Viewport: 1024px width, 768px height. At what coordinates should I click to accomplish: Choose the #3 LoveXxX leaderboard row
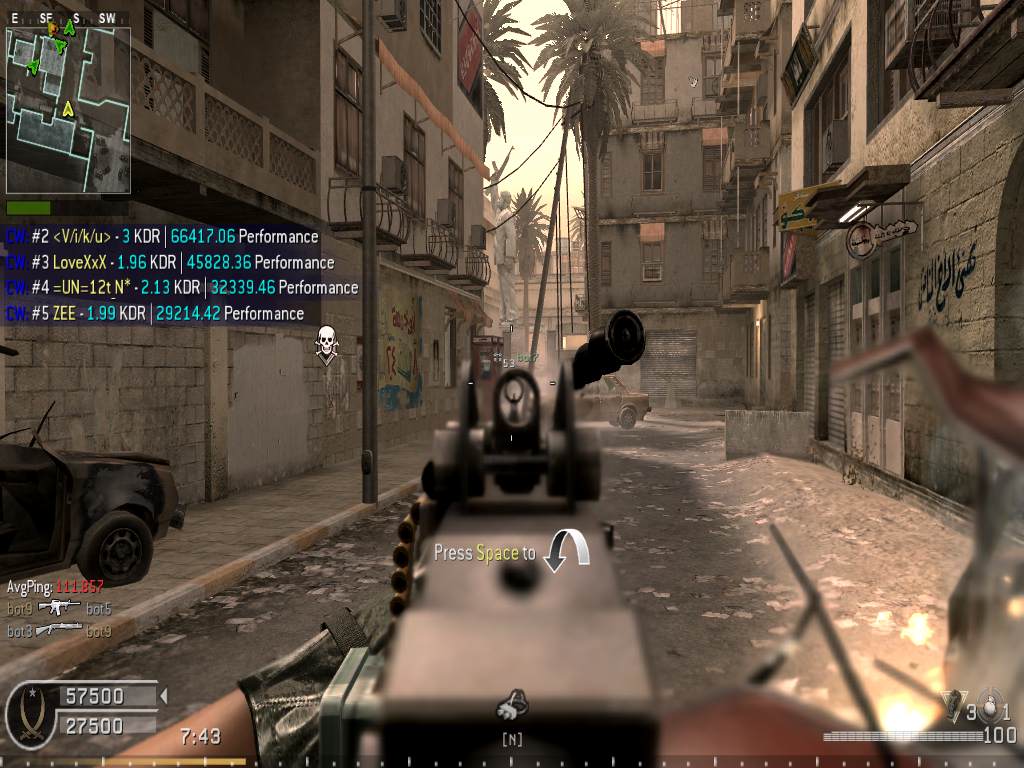(170, 262)
